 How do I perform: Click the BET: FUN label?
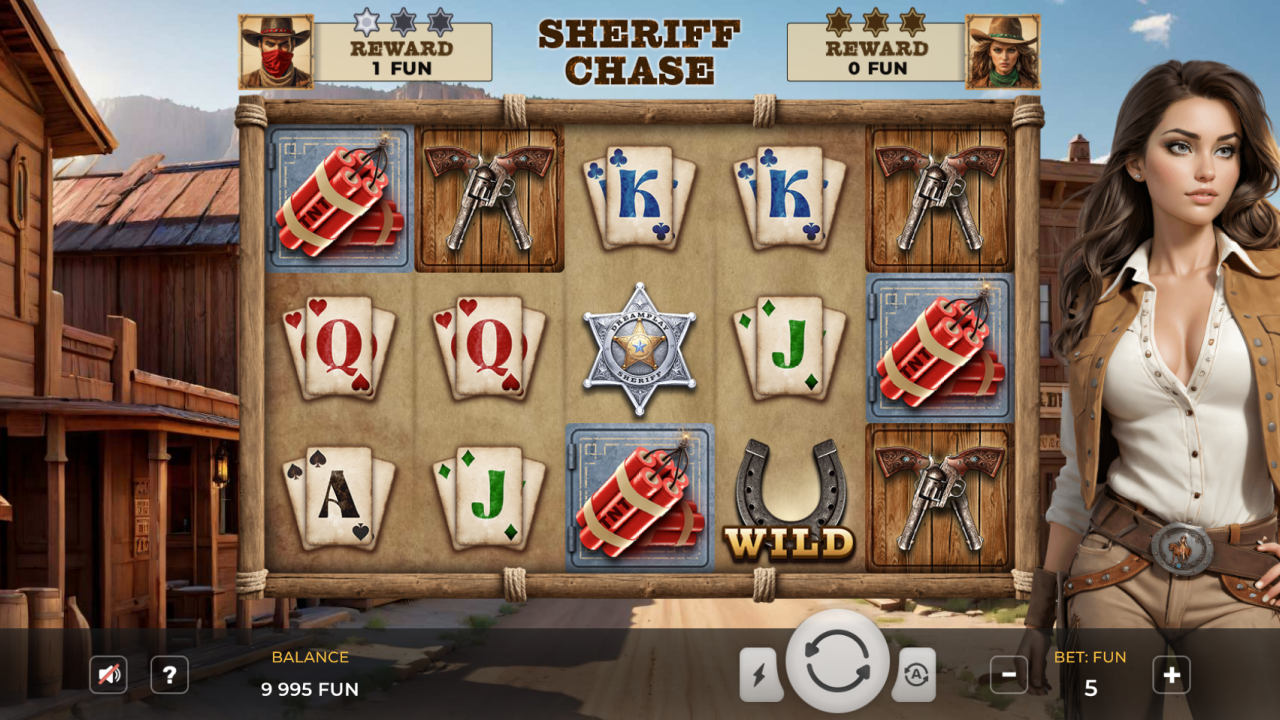tap(1090, 657)
